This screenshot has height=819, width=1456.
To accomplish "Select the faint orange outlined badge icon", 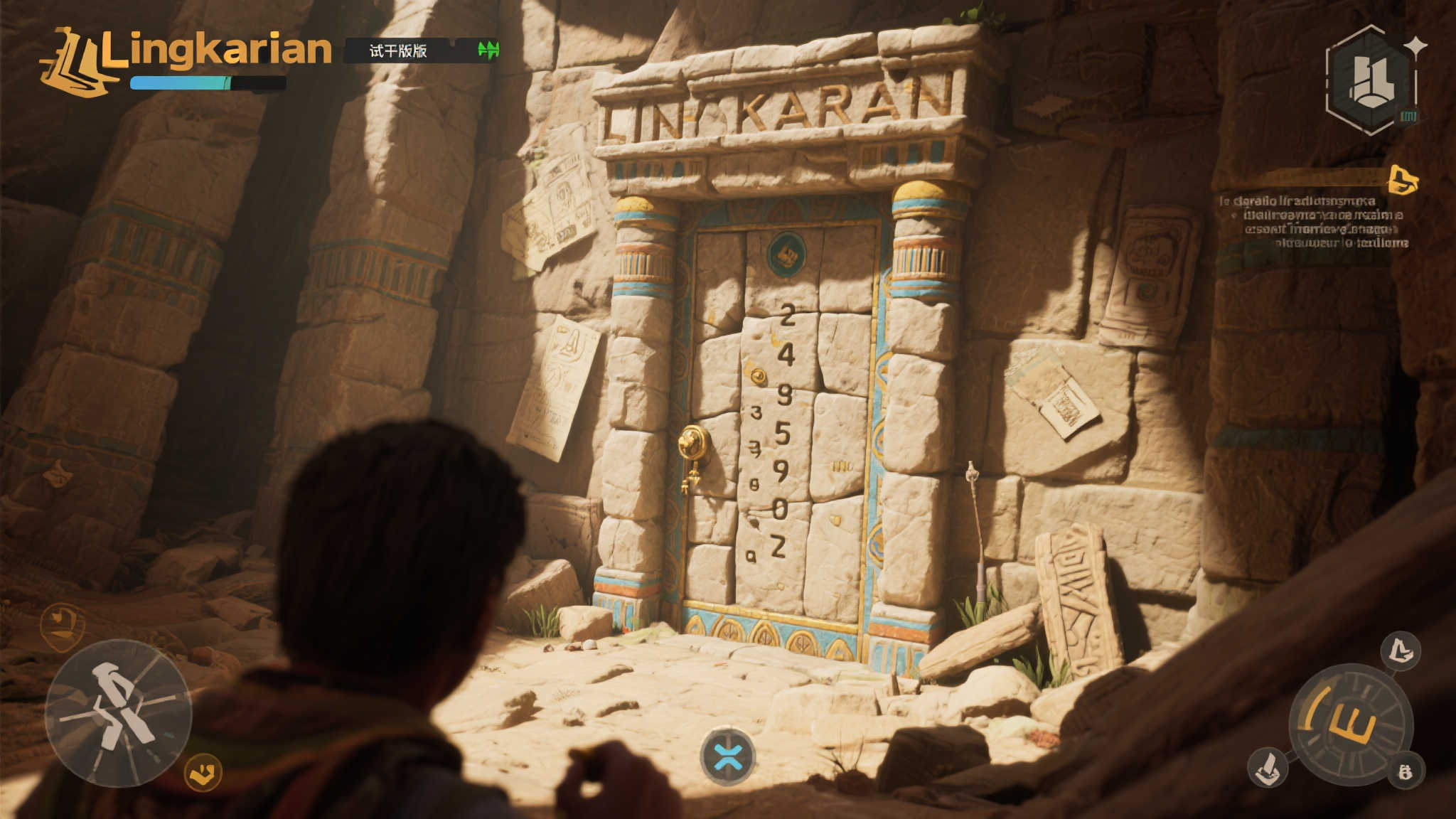I will pos(63,626).
